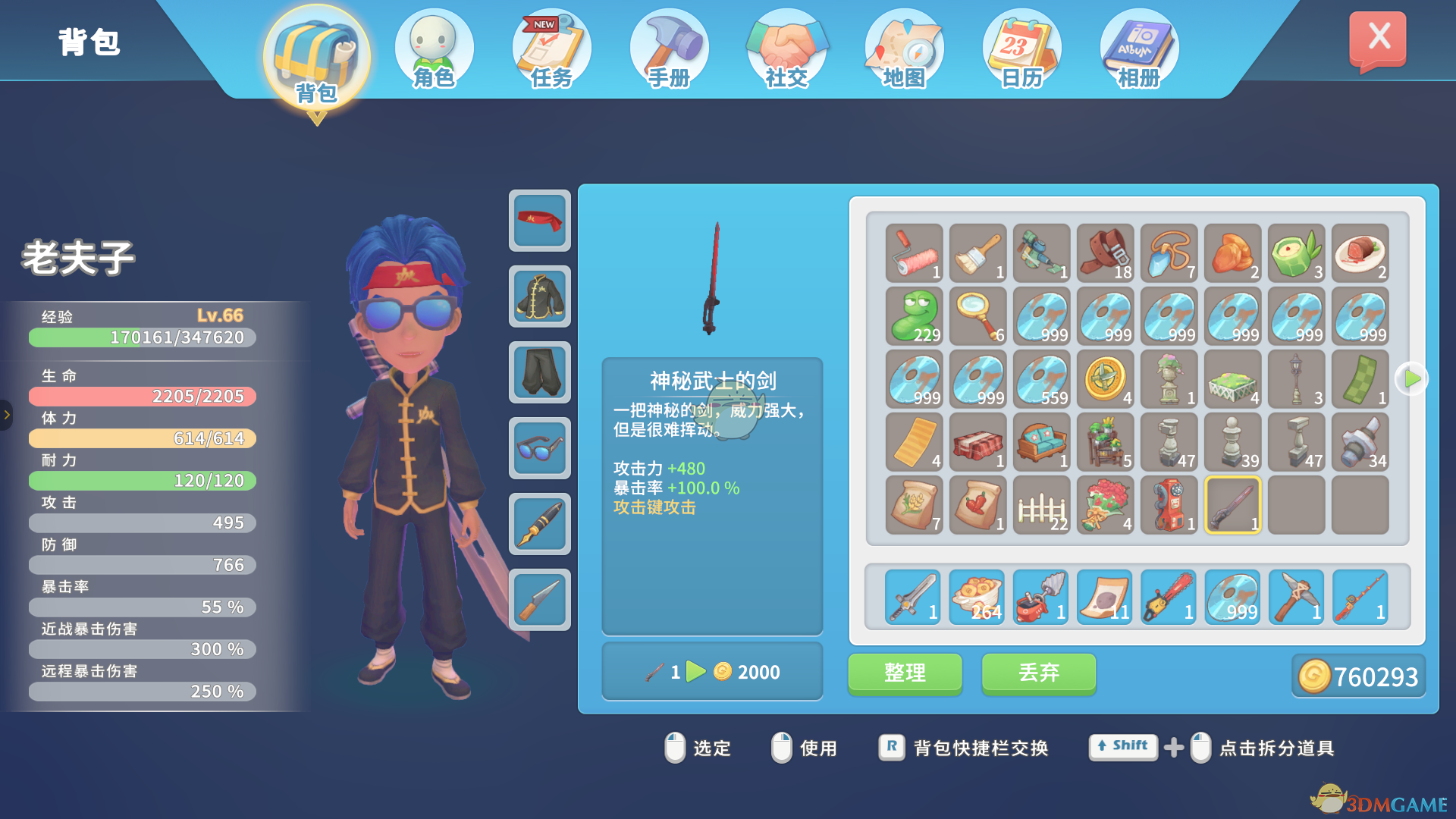View the 相册 album tab

[1139, 50]
